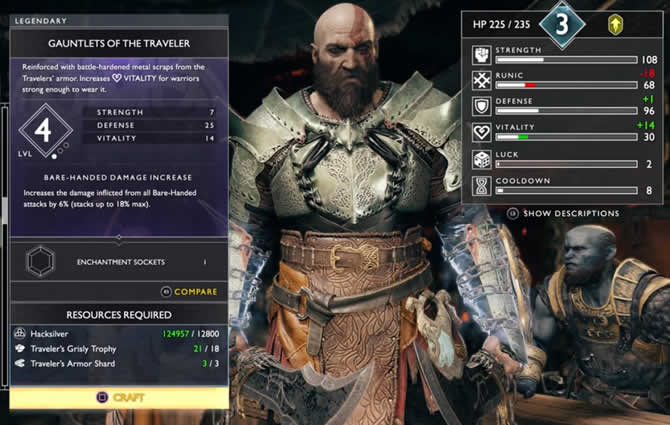Choose the Cooldown stat row

pos(563,185)
